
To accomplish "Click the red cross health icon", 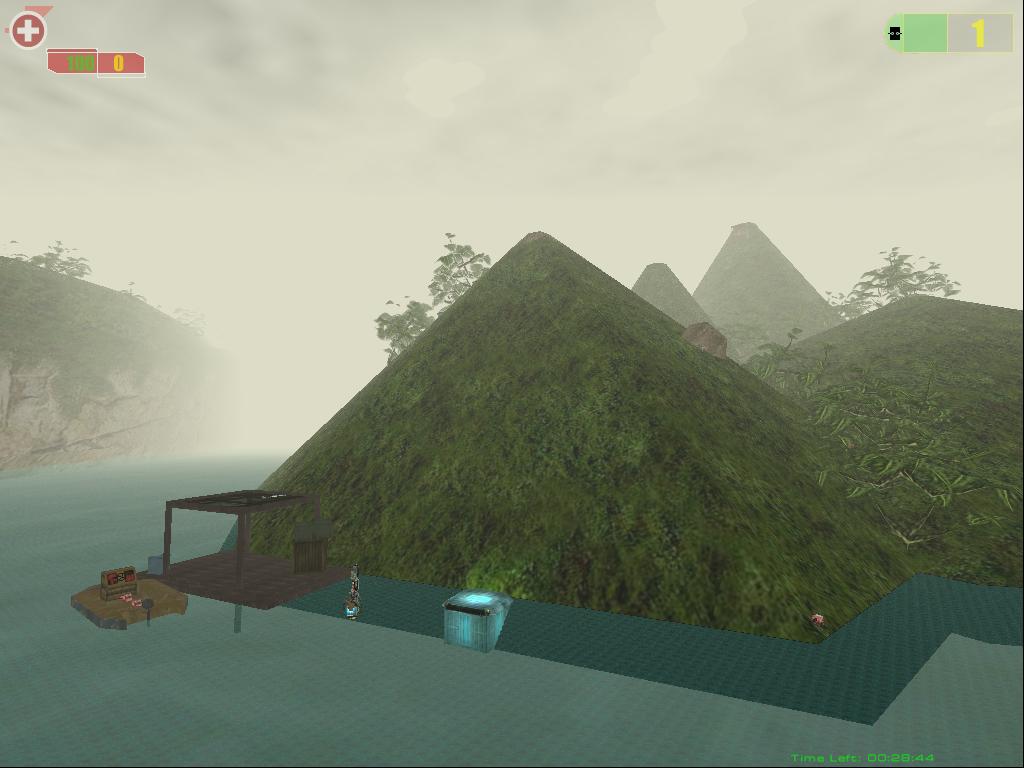I will point(28,30).
